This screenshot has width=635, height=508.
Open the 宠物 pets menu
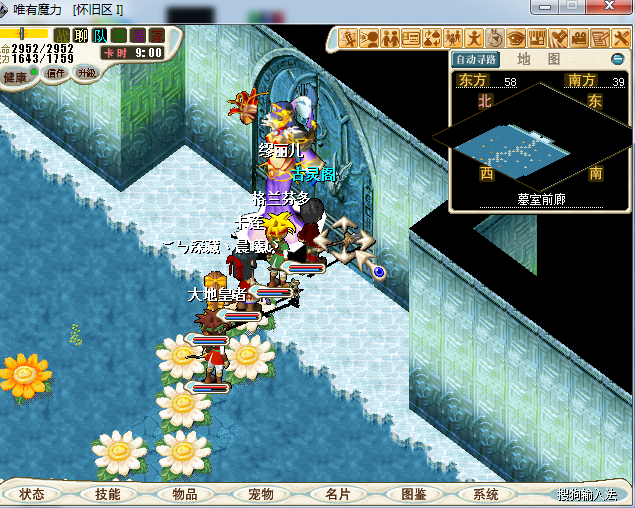tap(260, 494)
